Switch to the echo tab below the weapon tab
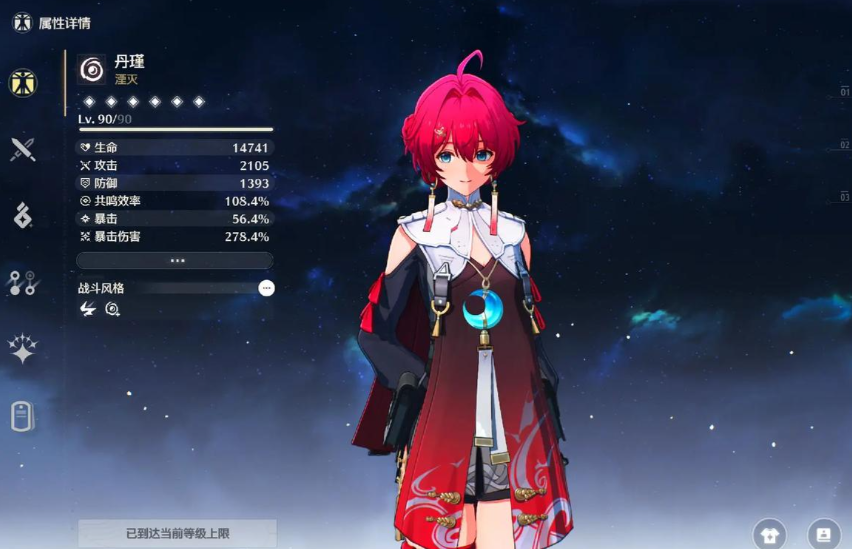 point(22,215)
